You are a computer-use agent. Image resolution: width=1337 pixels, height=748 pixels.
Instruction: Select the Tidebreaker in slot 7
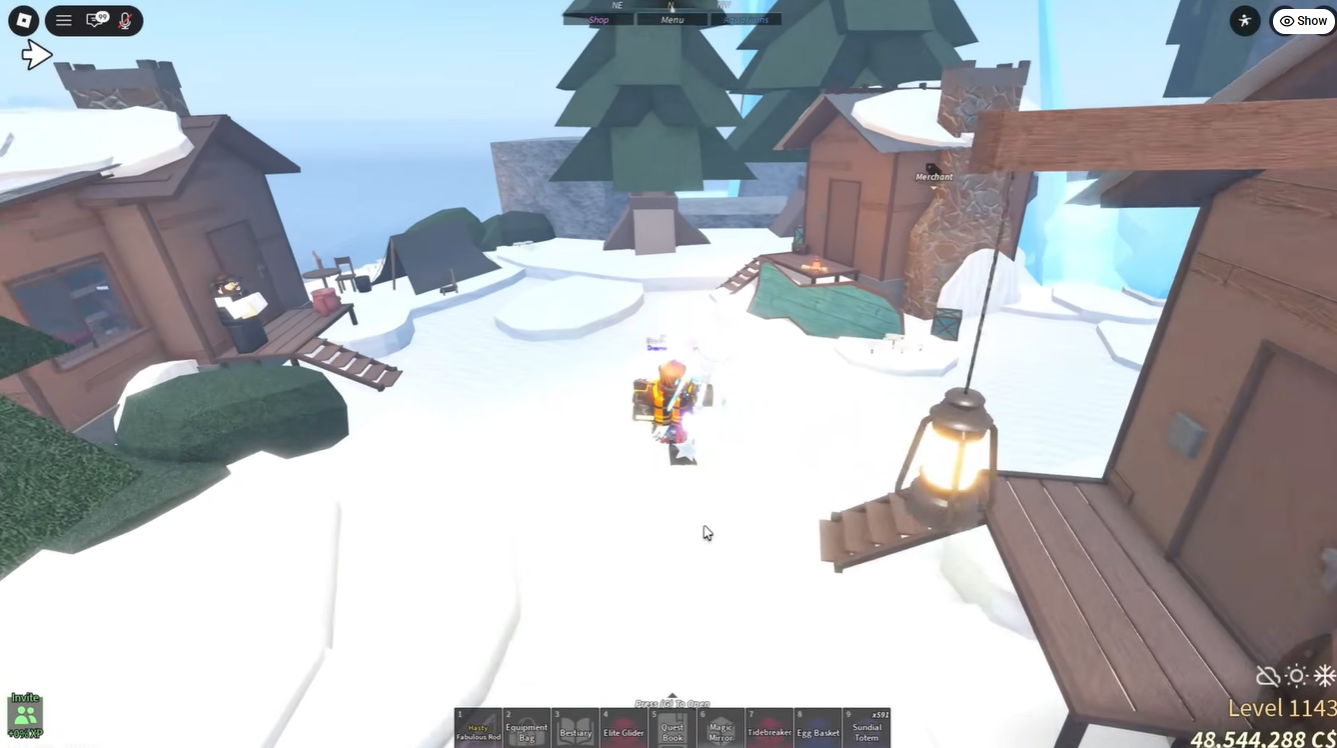tap(769, 727)
